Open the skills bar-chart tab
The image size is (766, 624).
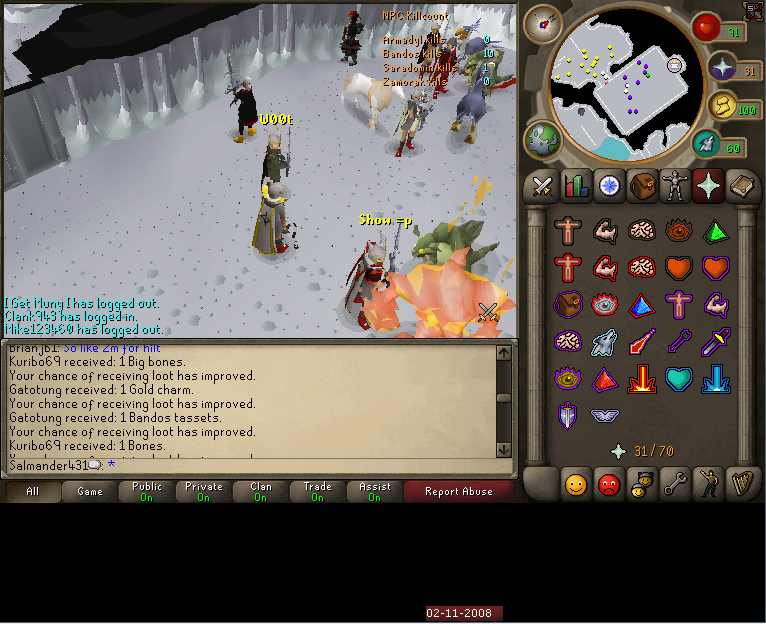[x=576, y=186]
